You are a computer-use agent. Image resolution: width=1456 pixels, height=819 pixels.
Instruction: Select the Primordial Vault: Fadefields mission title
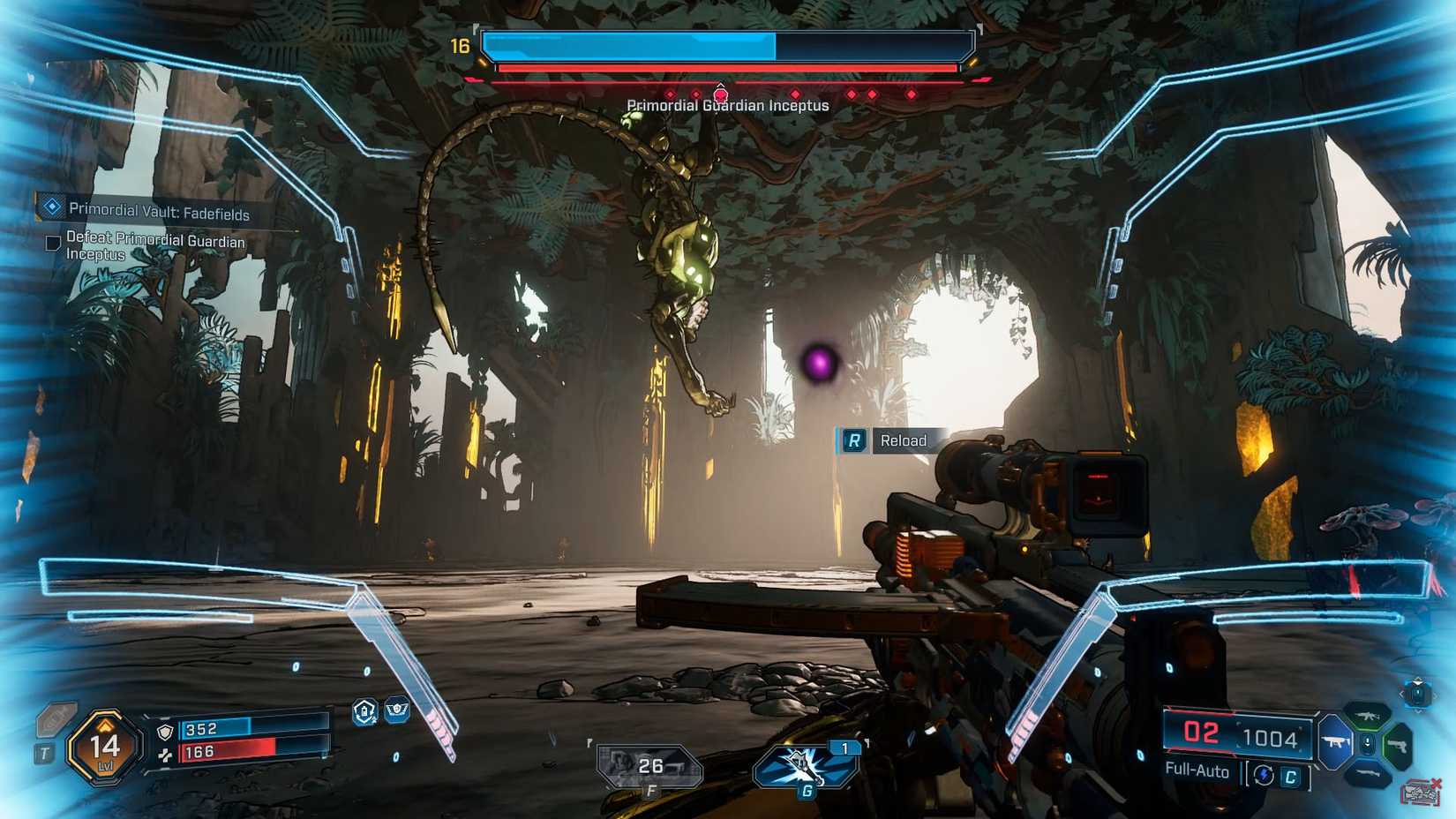(x=157, y=212)
